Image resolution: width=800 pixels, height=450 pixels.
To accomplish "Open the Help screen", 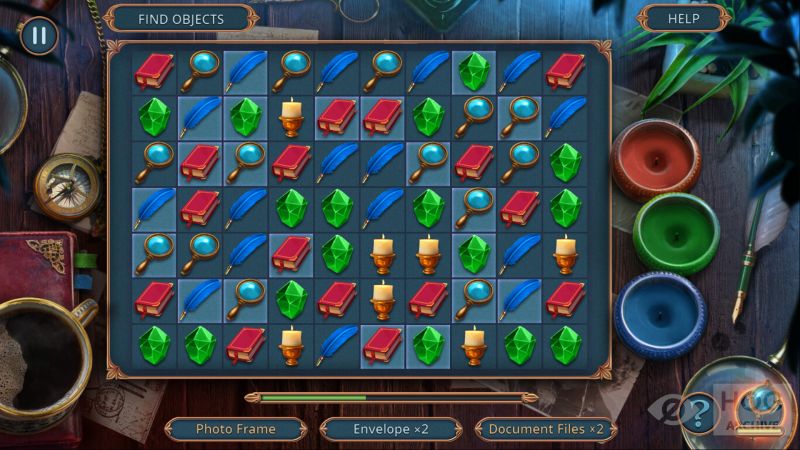I will pyautogui.click(x=683, y=18).
